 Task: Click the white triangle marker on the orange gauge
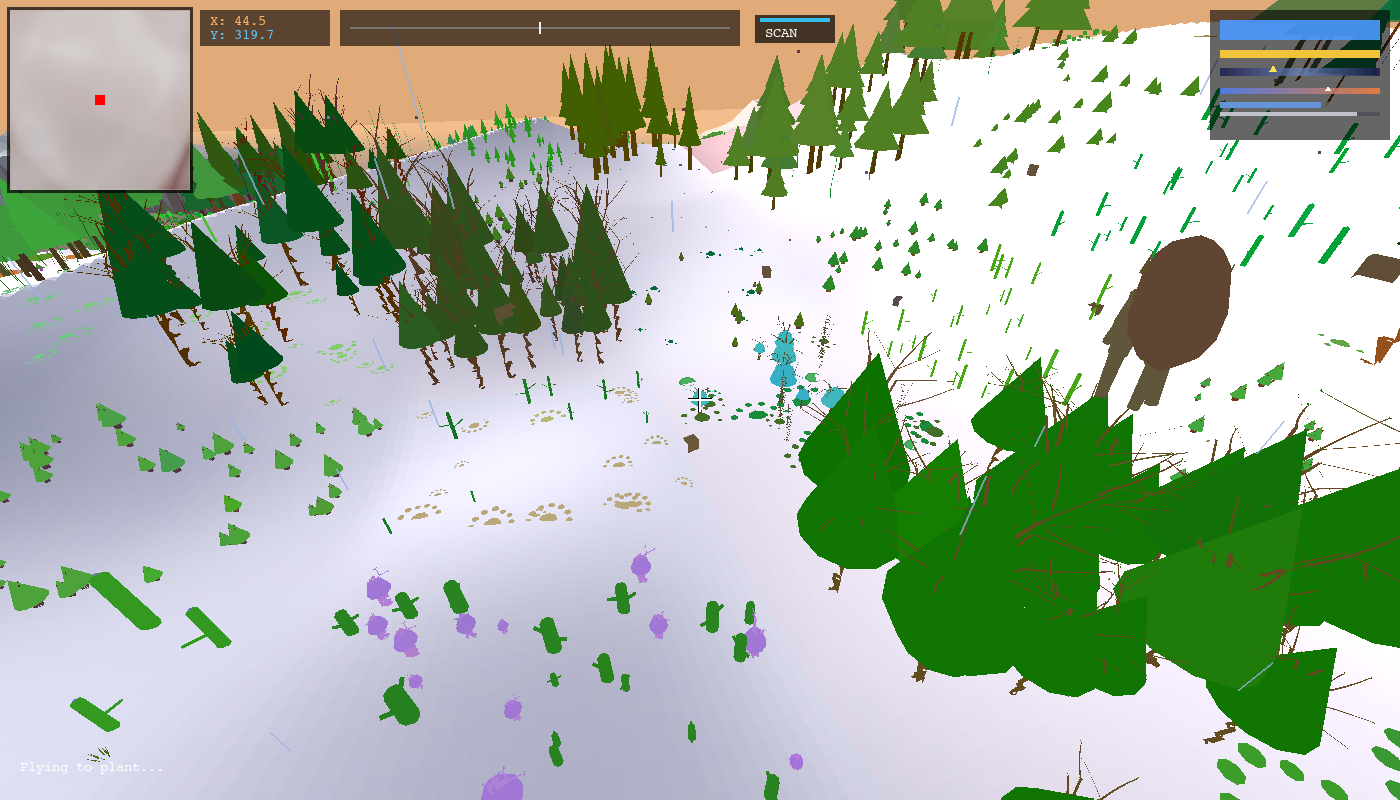point(1327,90)
